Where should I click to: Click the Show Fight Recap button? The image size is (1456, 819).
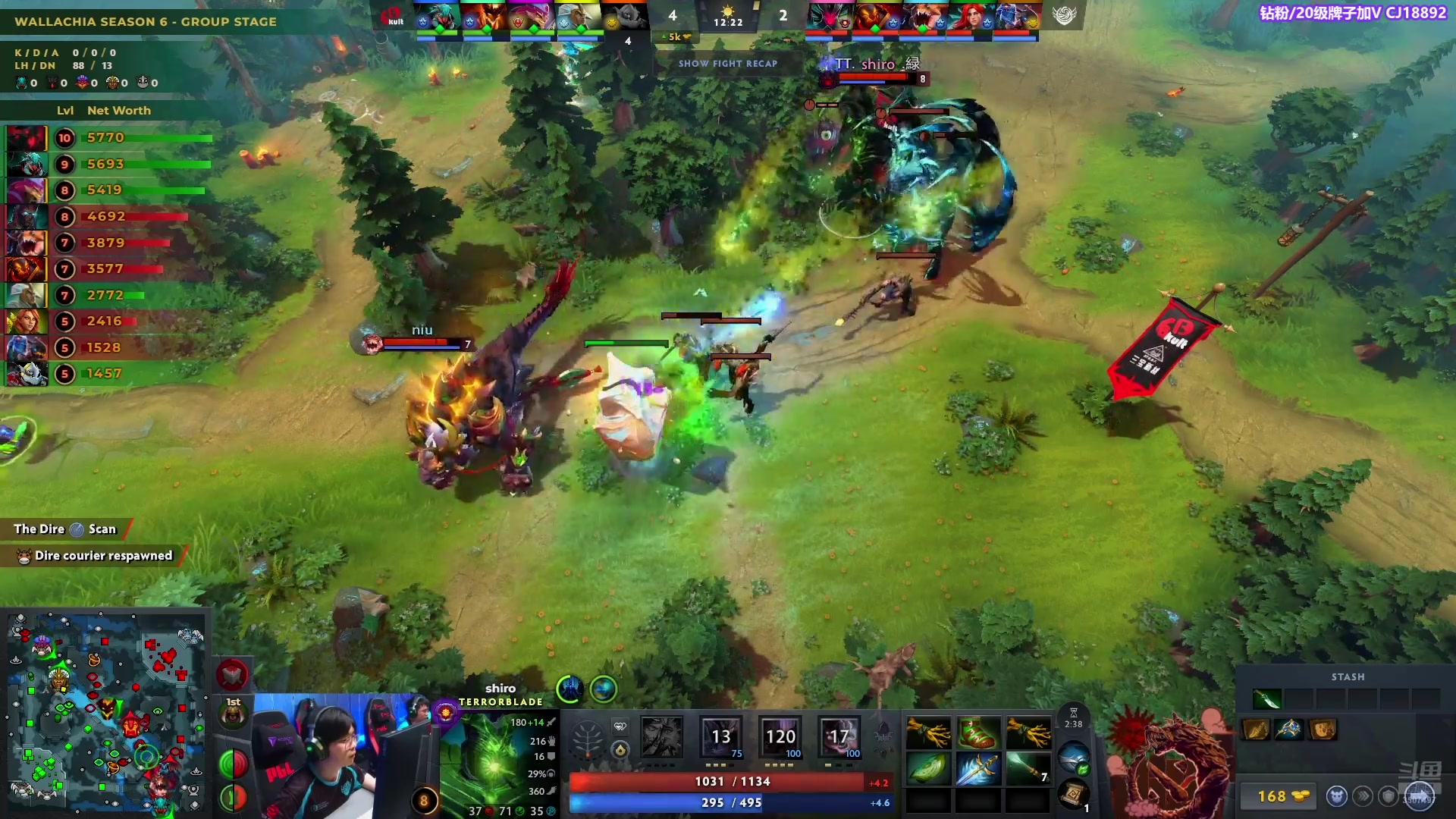click(x=727, y=64)
